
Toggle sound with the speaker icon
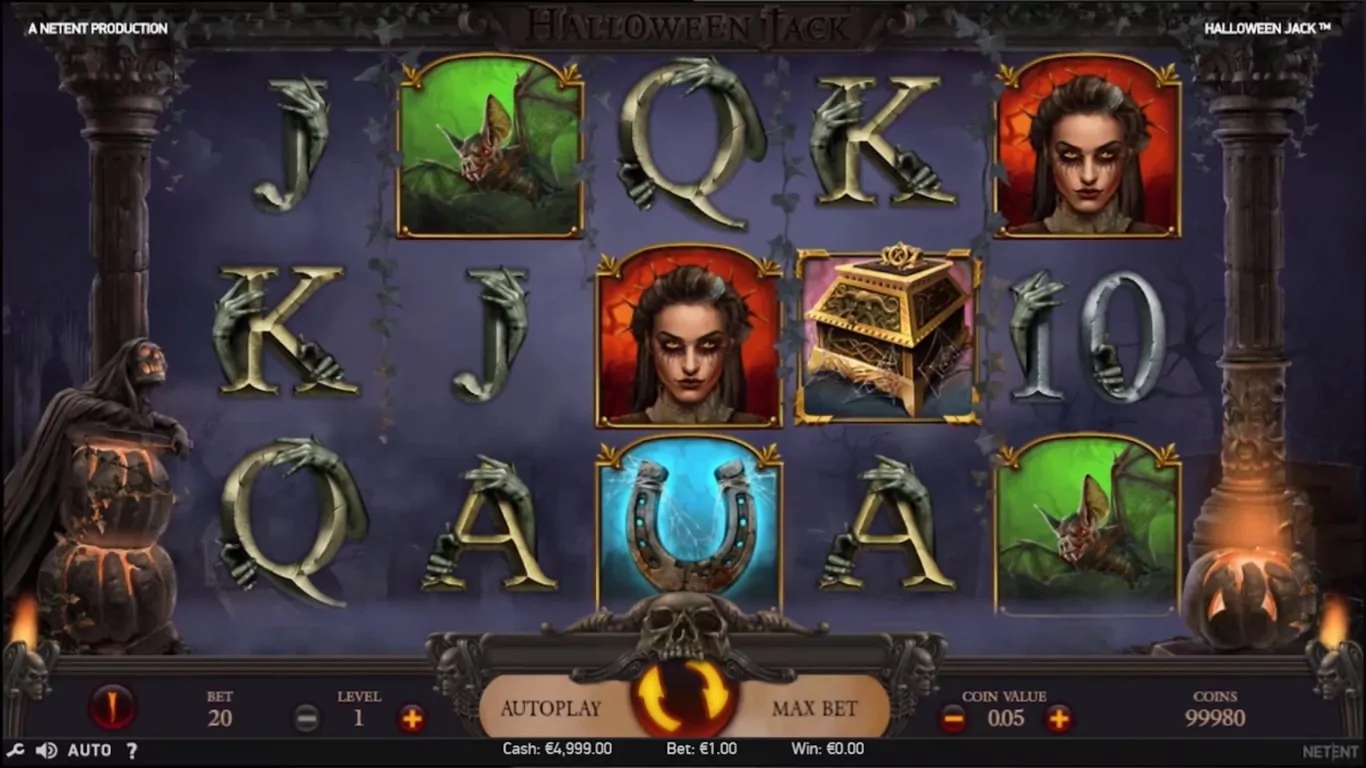click(x=46, y=750)
